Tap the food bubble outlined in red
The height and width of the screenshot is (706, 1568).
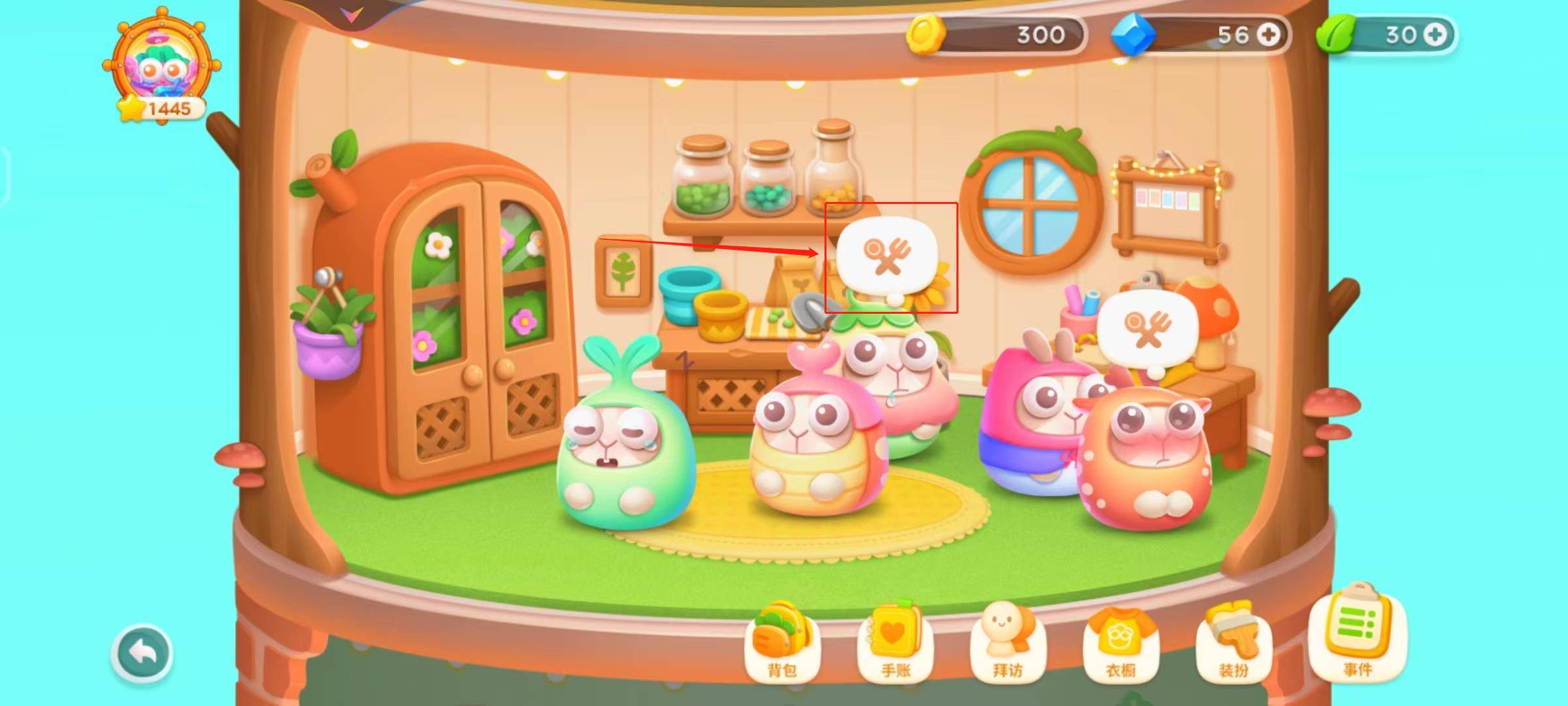tap(887, 256)
